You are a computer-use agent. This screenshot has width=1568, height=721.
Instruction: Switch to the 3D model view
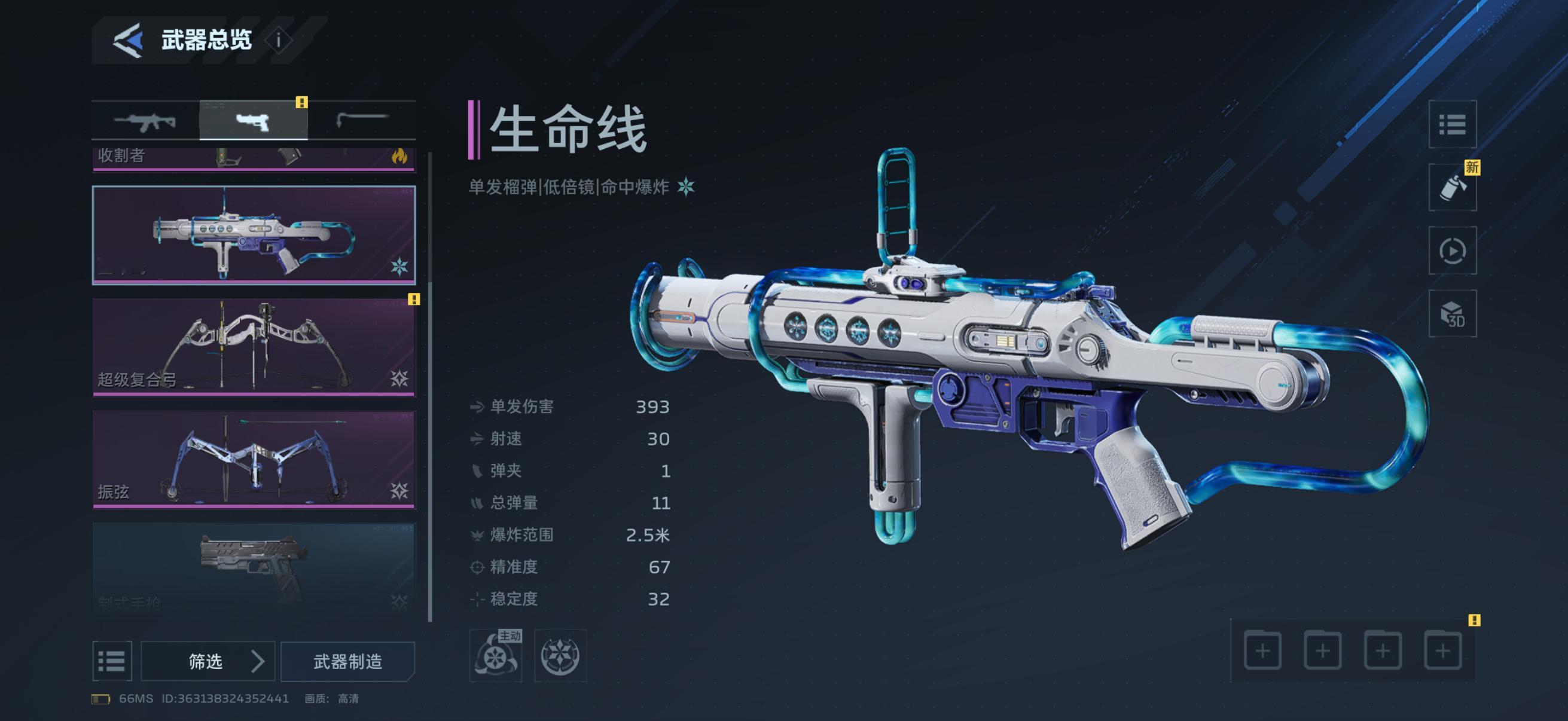(x=1452, y=313)
